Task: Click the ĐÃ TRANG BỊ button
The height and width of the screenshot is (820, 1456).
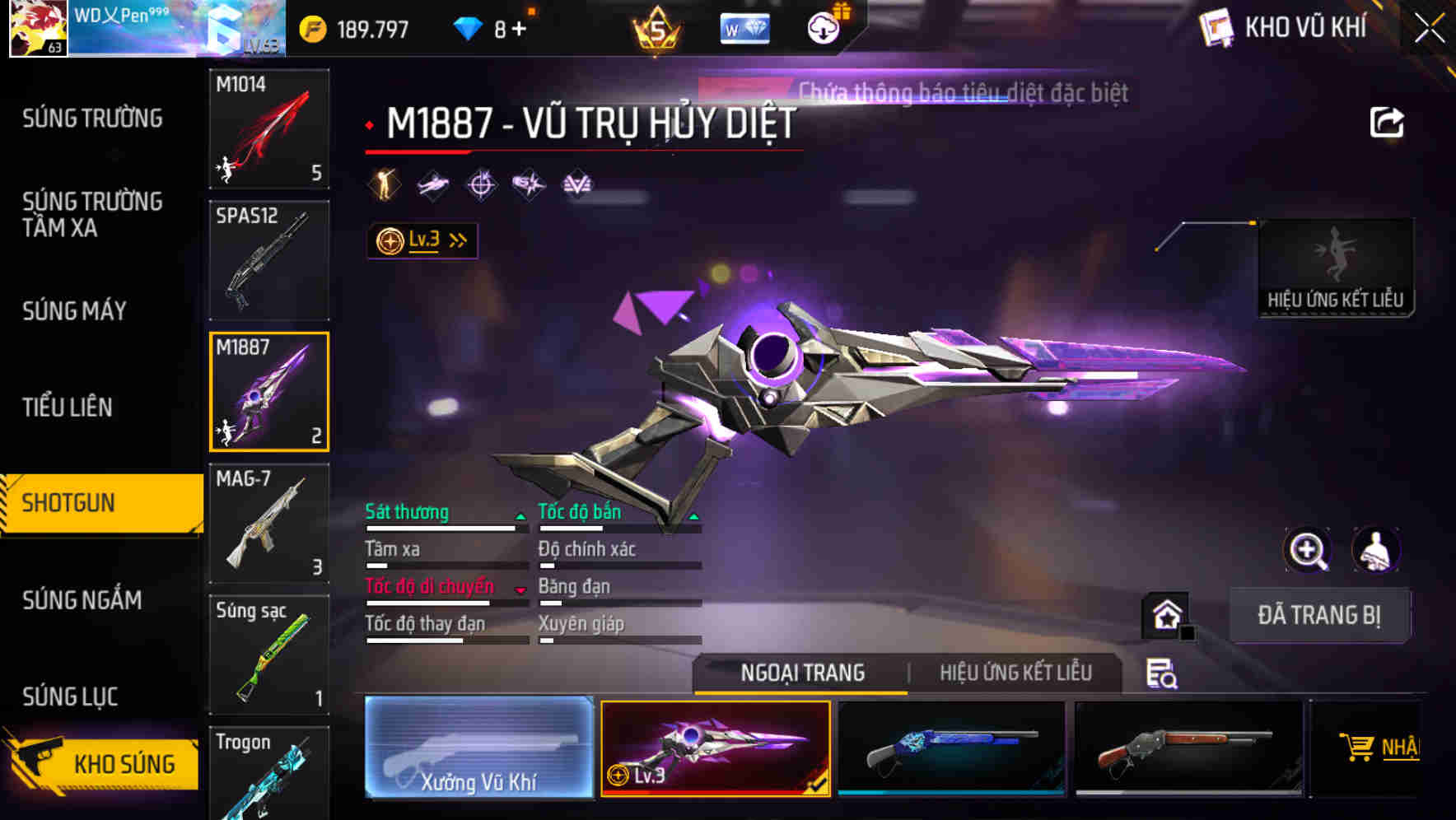Action: 1319,615
